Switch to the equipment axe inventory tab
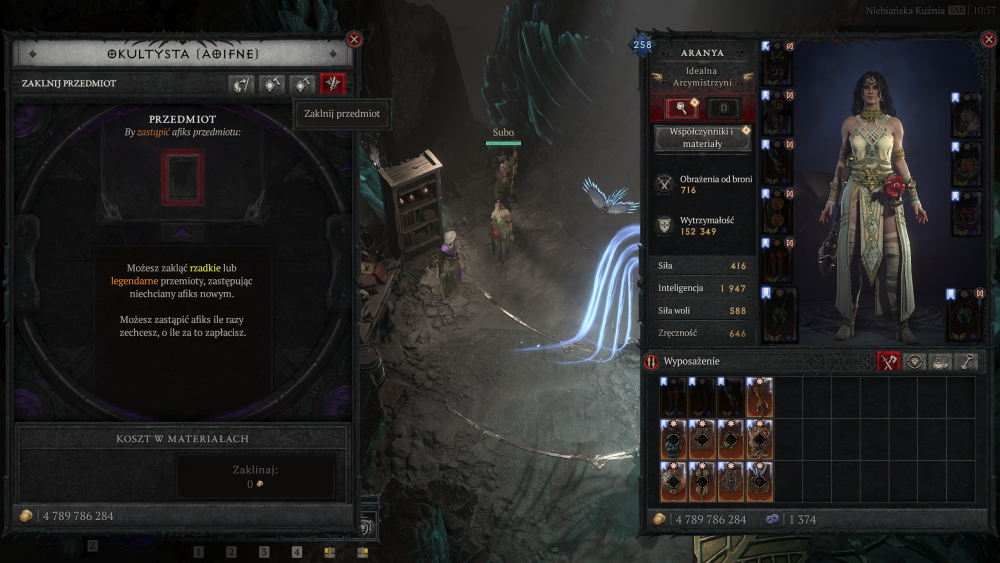The height and width of the screenshot is (563, 1000). click(x=889, y=362)
